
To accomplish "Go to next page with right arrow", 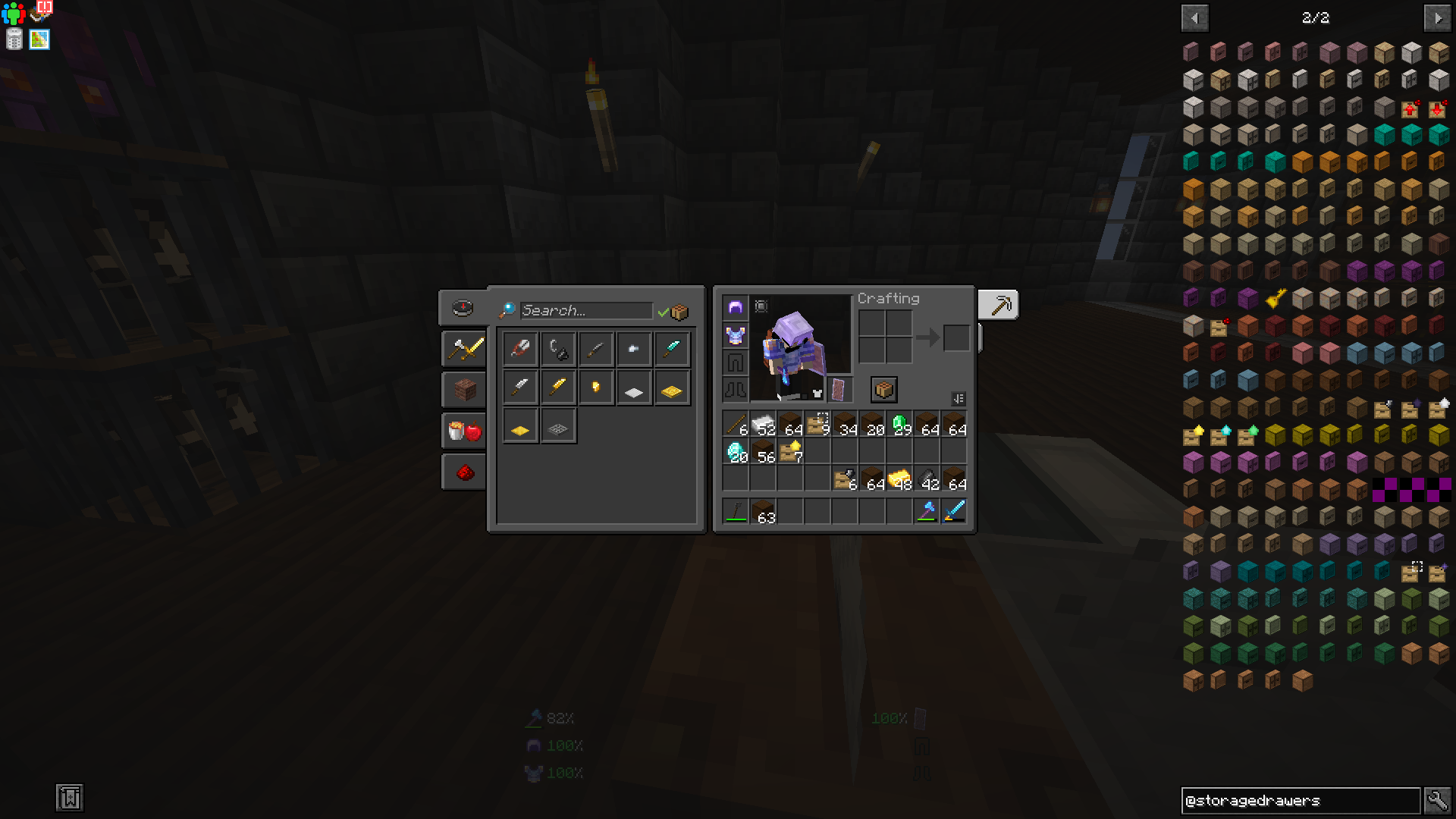I will click(x=1439, y=17).
